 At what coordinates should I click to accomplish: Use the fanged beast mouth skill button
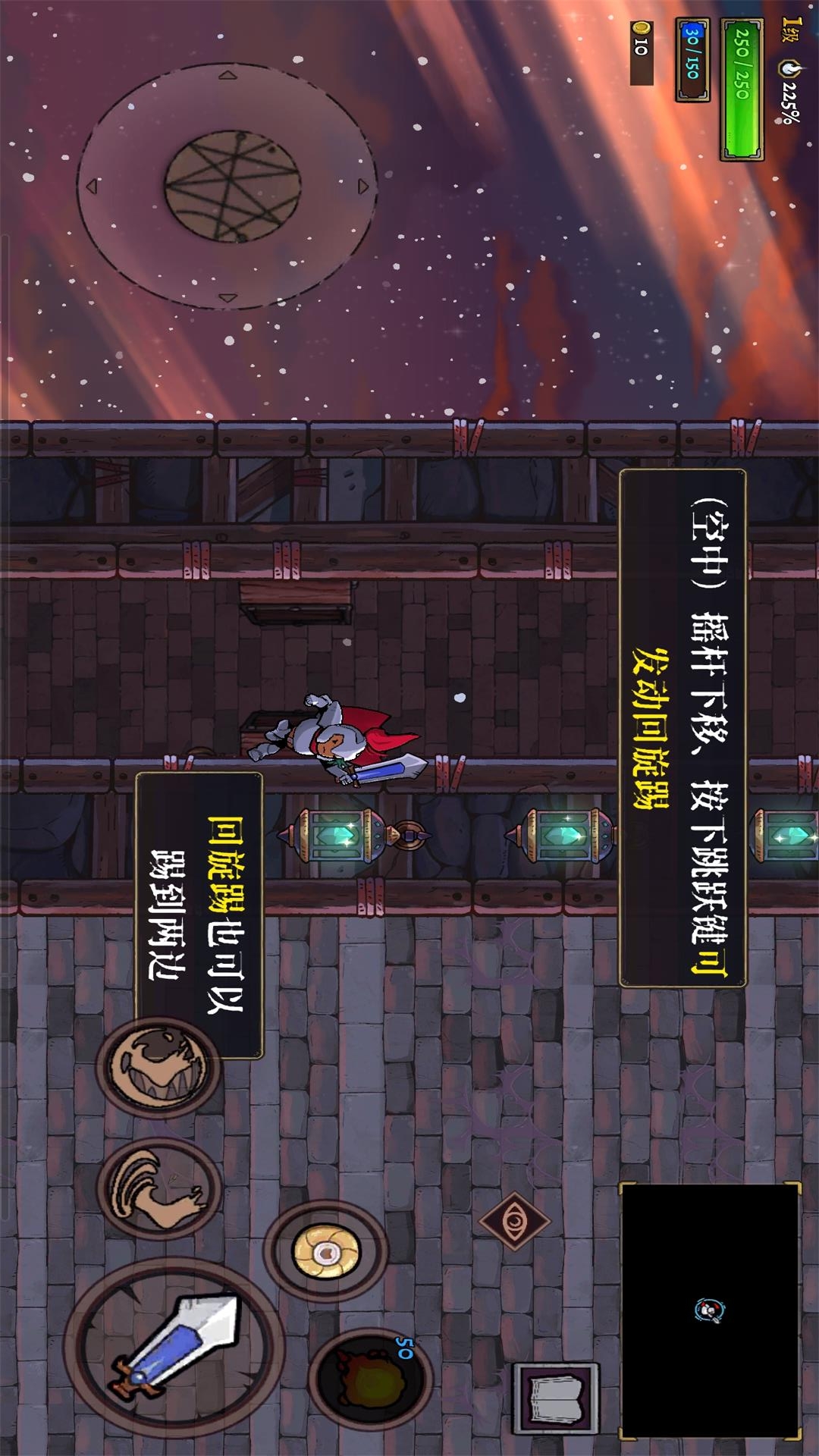pyautogui.click(x=158, y=1065)
